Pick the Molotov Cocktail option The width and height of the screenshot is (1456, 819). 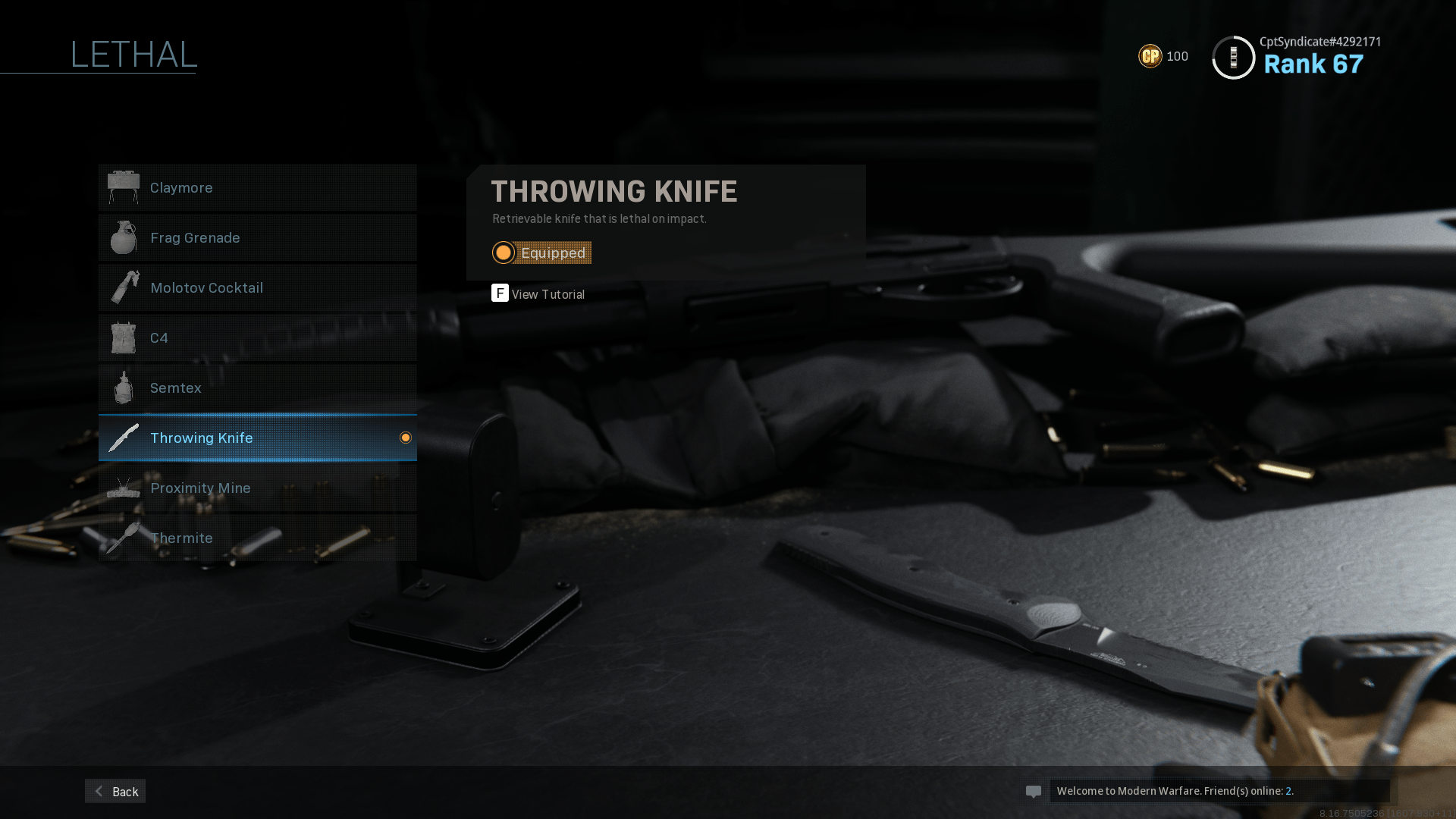click(257, 287)
